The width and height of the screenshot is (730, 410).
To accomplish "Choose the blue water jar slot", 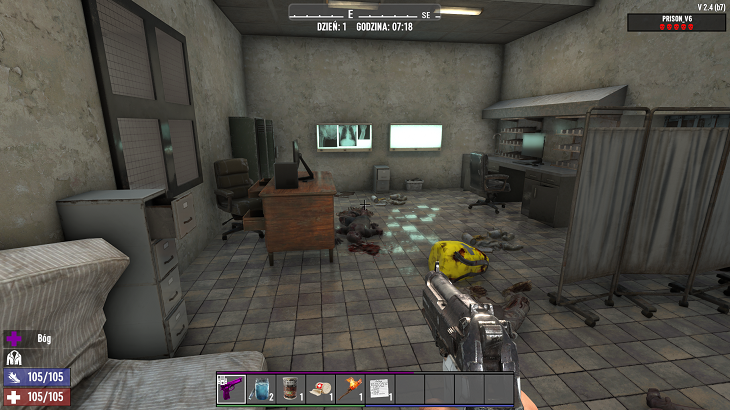I will 262,388.
